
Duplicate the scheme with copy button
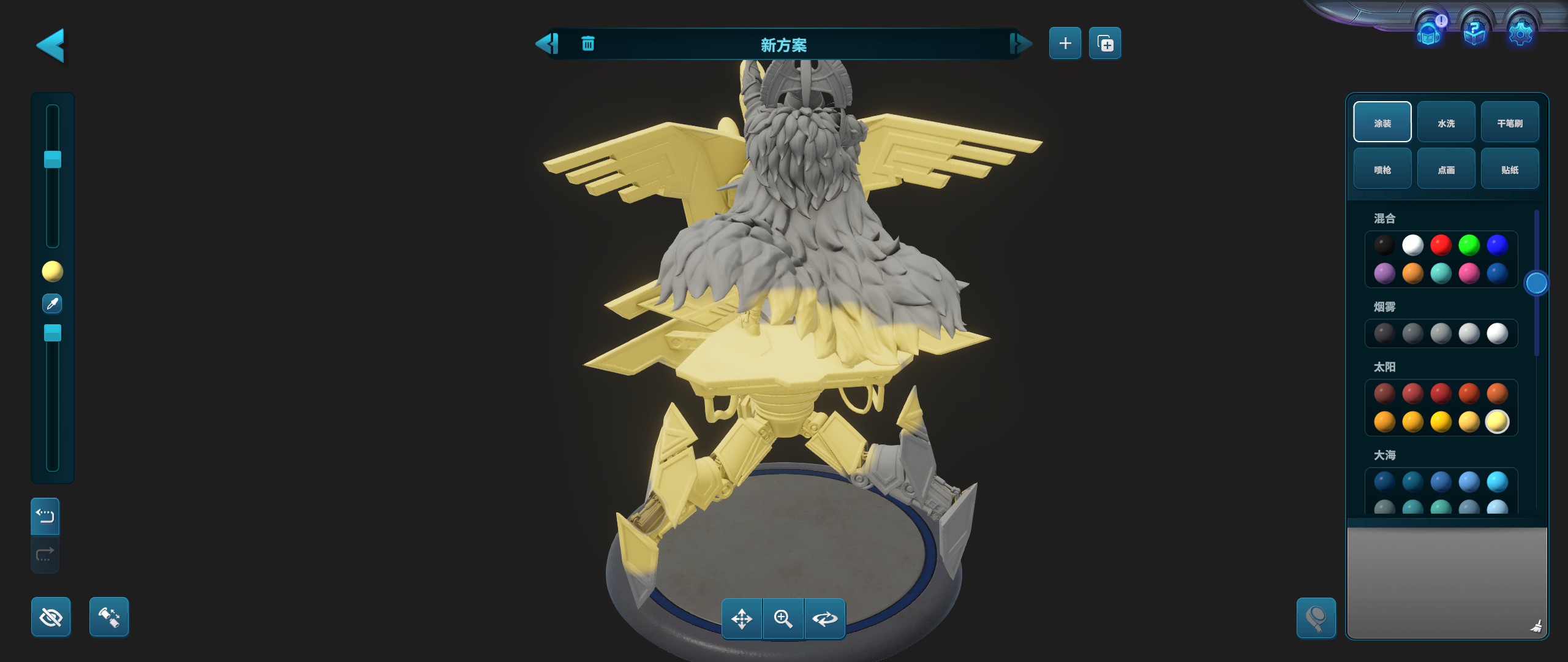pos(1105,44)
